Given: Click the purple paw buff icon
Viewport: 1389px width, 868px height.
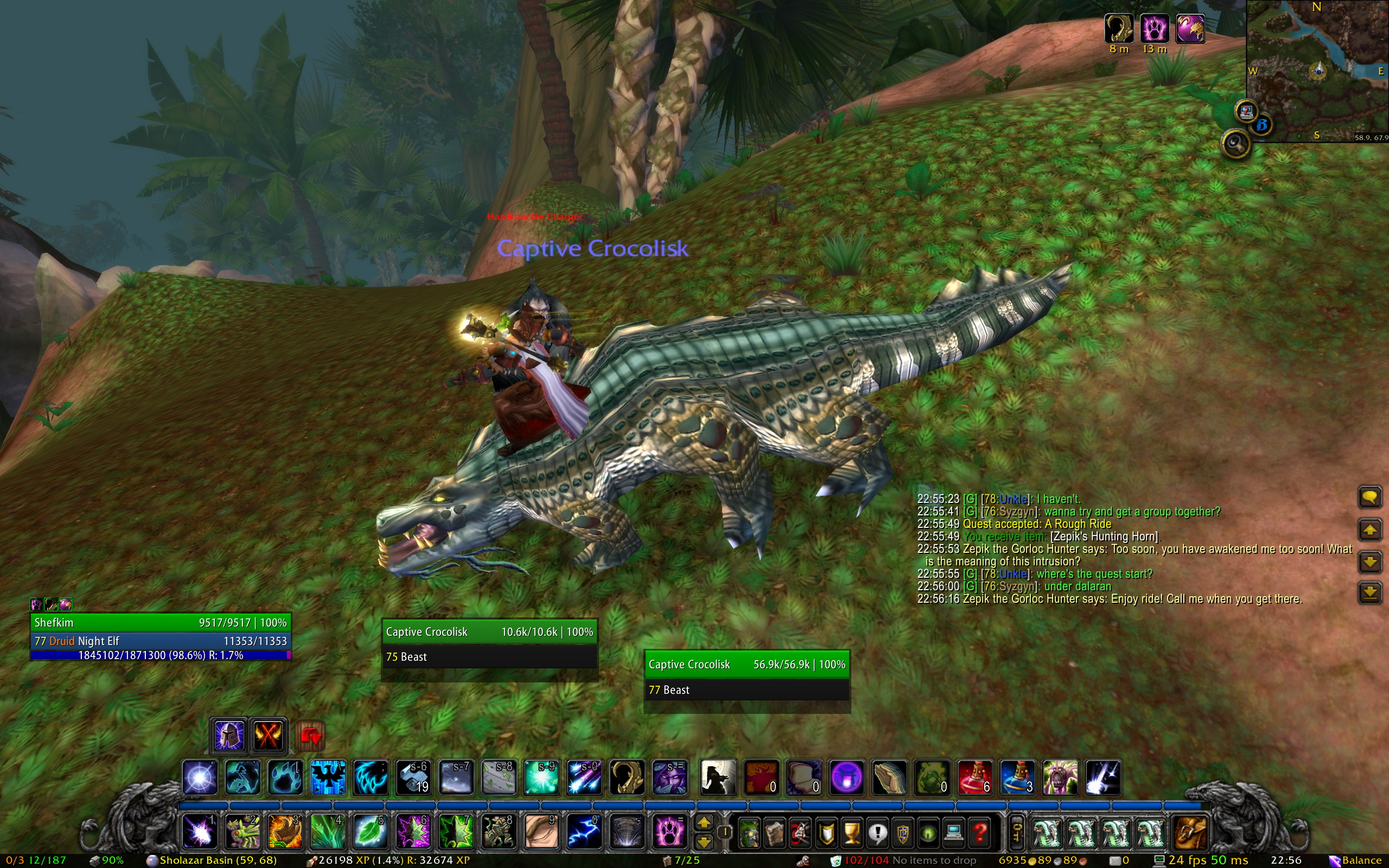Looking at the screenshot, I should pyautogui.click(x=1154, y=28).
